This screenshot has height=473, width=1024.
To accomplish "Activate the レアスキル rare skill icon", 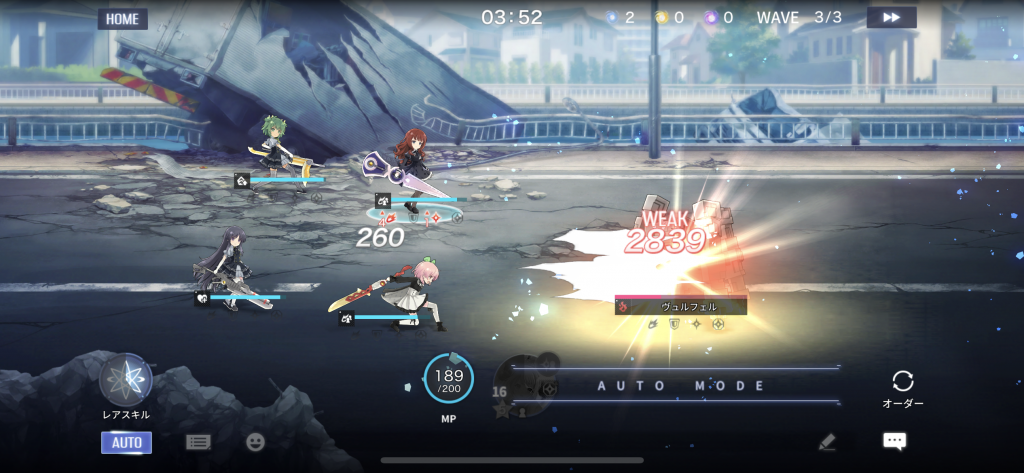I will click(126, 381).
